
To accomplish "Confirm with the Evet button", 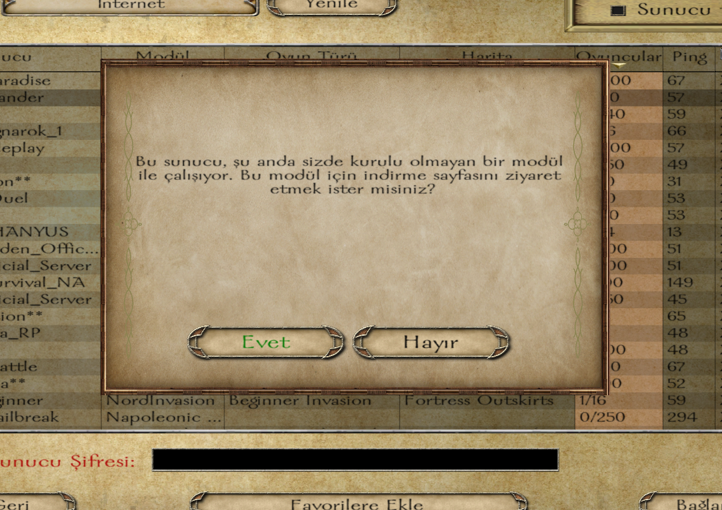I will click(266, 343).
